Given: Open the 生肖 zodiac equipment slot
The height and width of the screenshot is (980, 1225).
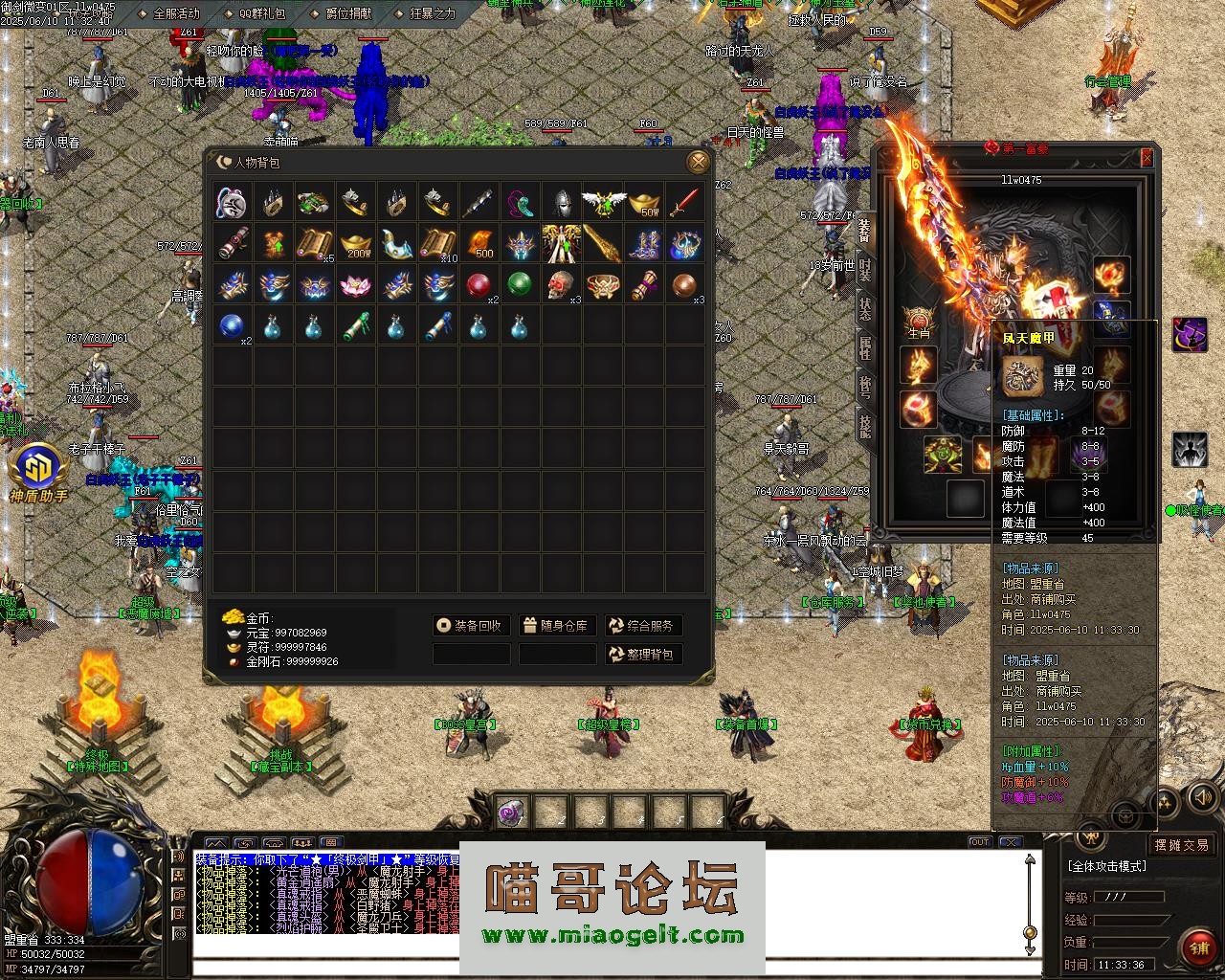Looking at the screenshot, I should click(x=918, y=322).
